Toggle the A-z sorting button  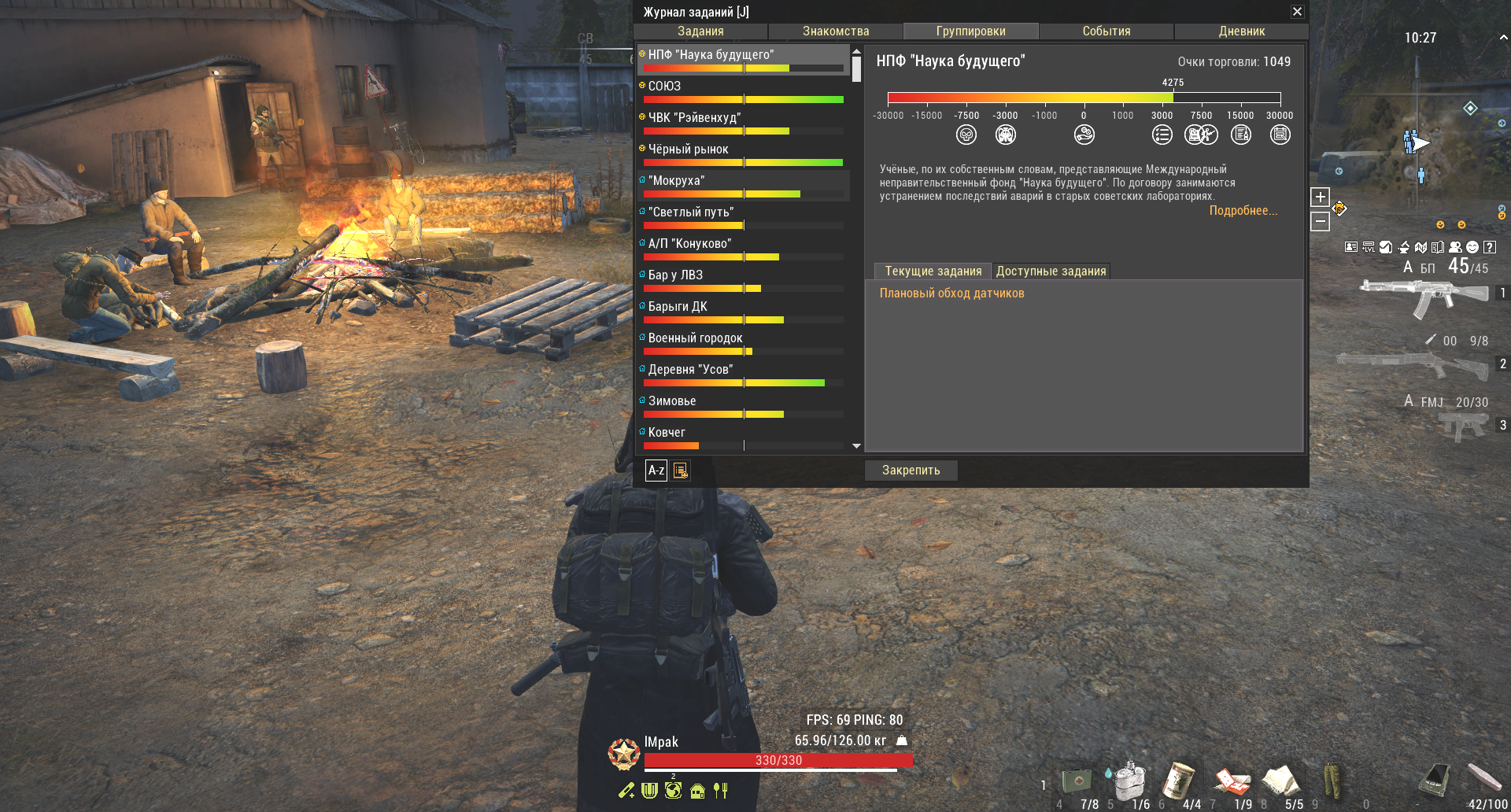656,471
